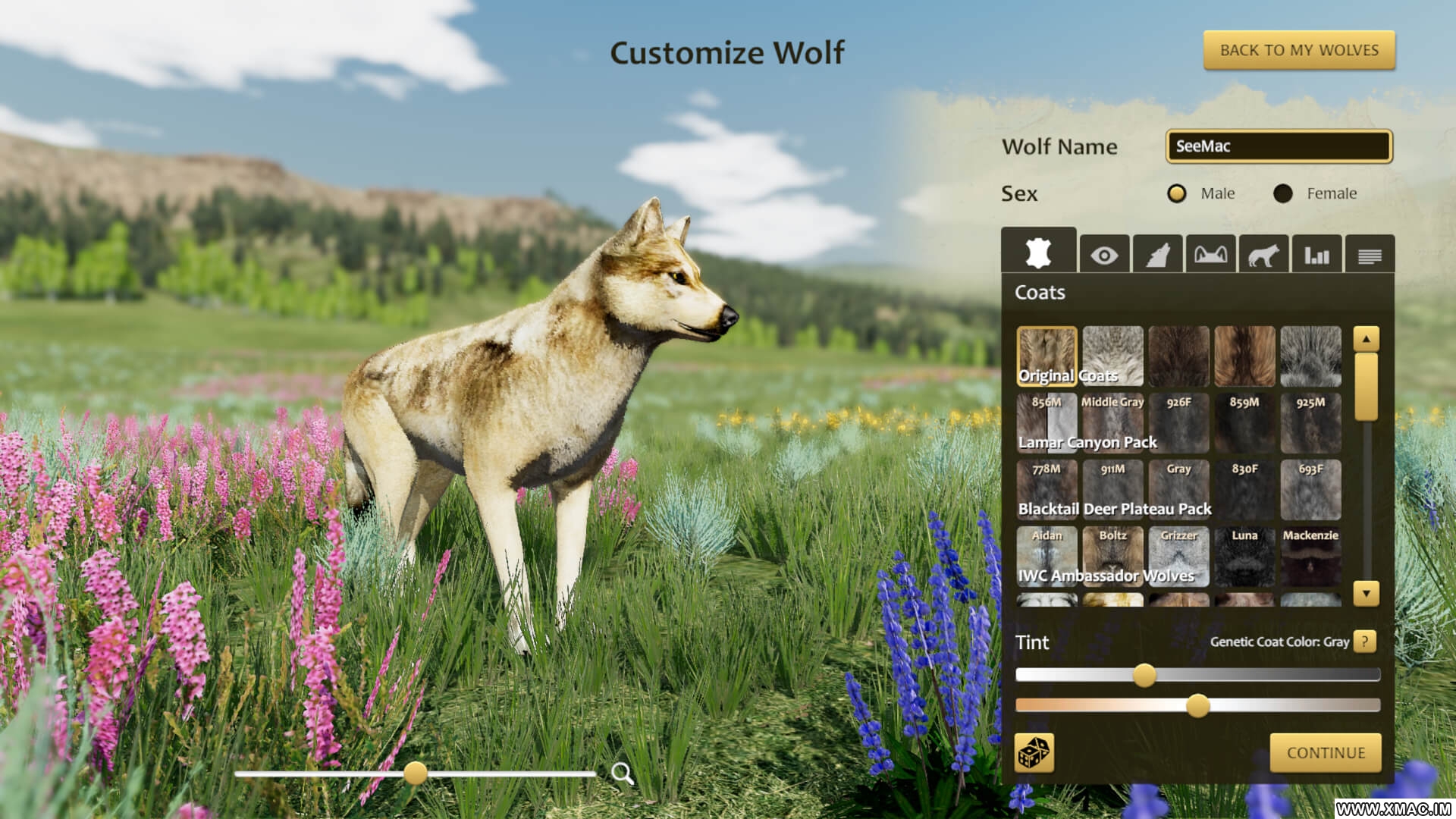Continue to the next step
Image resolution: width=1456 pixels, height=819 pixels.
[x=1325, y=752]
